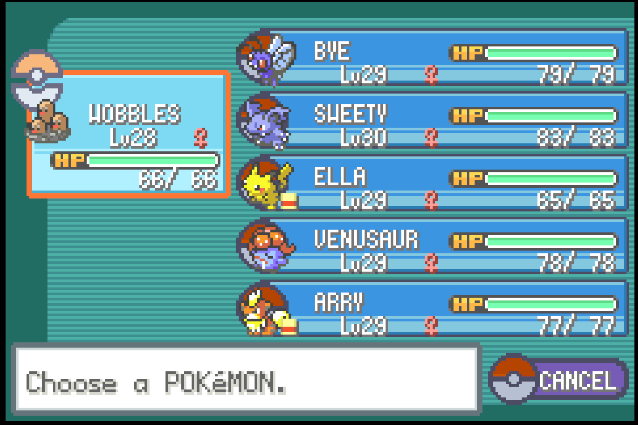Click the CANCEL button
The height and width of the screenshot is (425, 638).
[560, 380]
